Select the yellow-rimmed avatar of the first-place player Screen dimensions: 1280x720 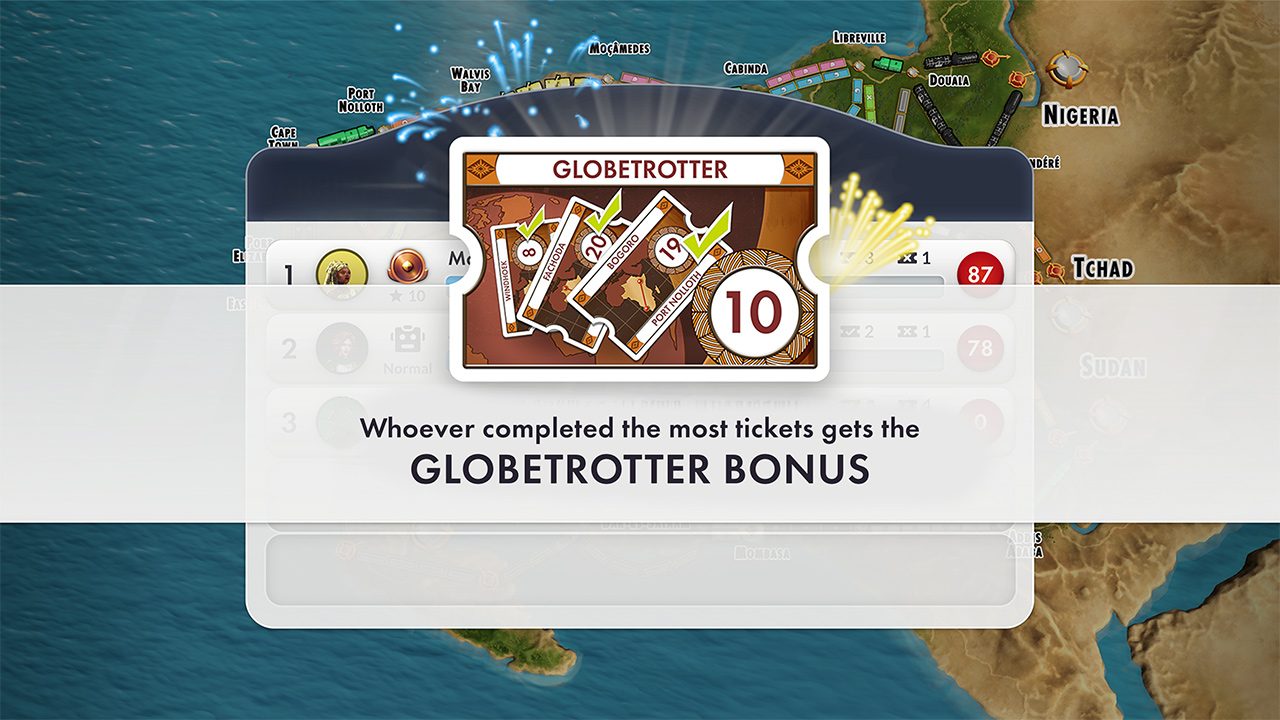340,268
